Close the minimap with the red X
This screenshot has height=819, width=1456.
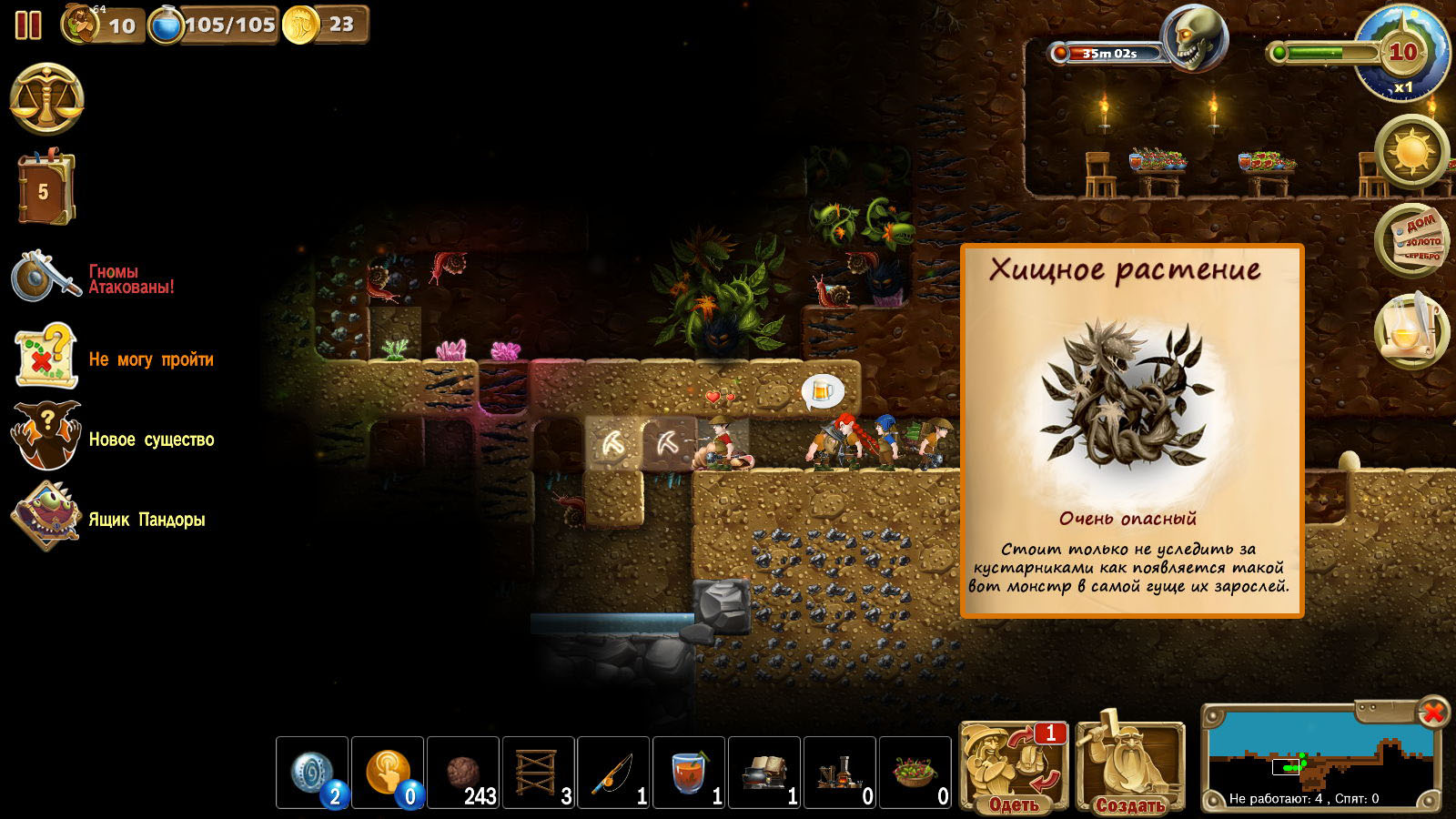1432,712
